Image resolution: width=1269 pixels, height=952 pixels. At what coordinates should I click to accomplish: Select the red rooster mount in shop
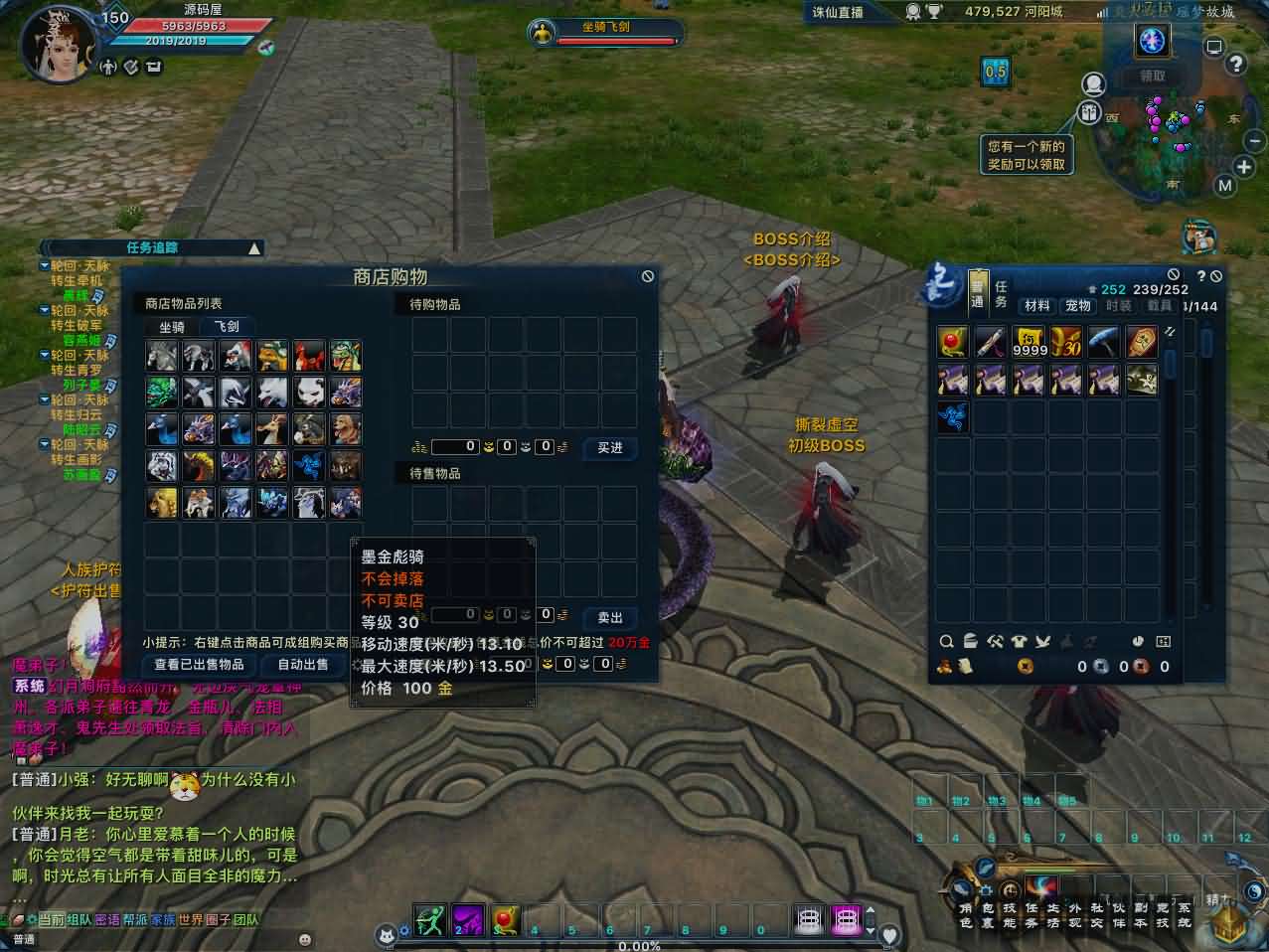coord(308,355)
